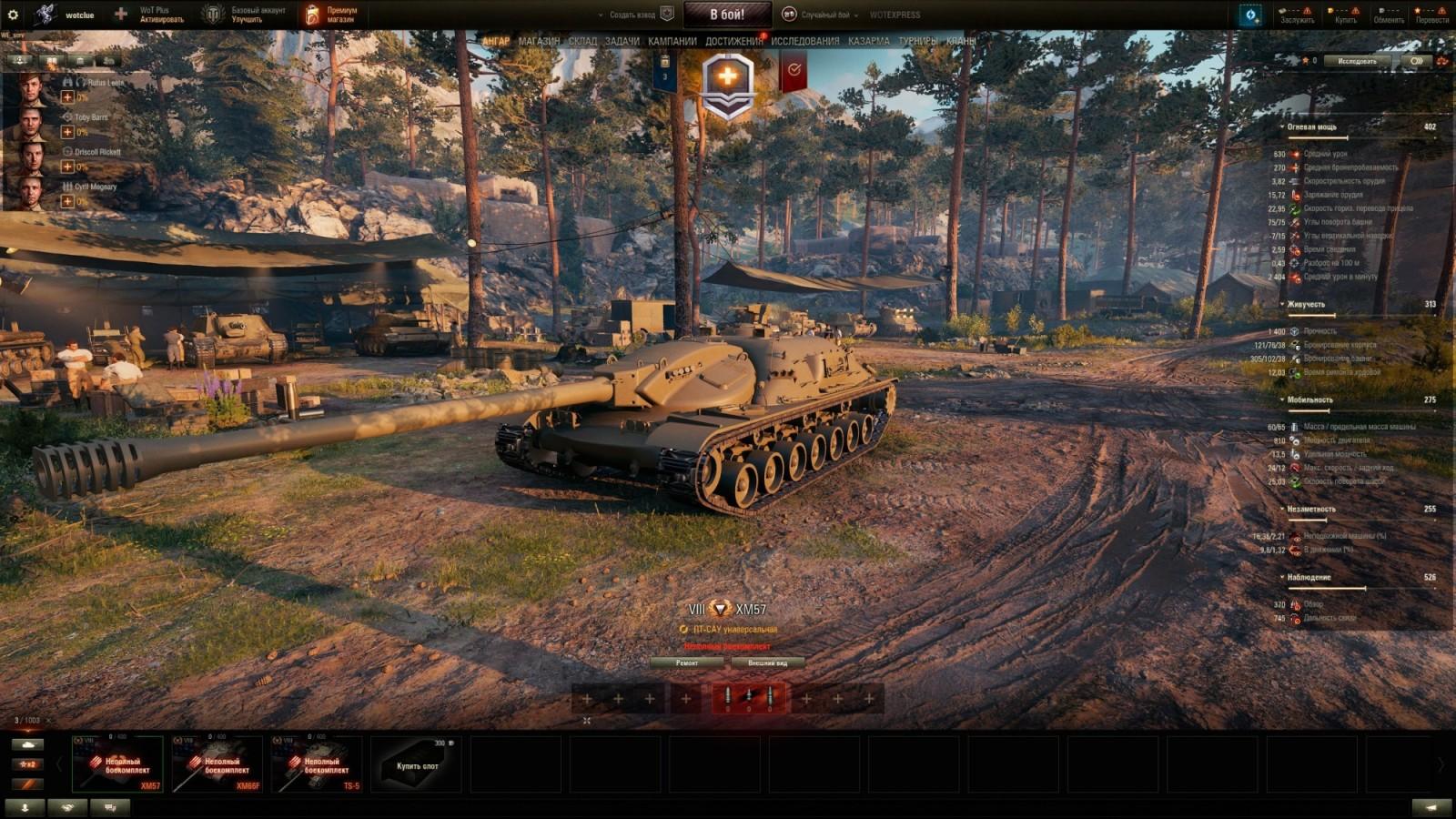Viewport: 1456px width, 819px height.
Task: Toggle the tank type filter in carousel
Action: 28,744
